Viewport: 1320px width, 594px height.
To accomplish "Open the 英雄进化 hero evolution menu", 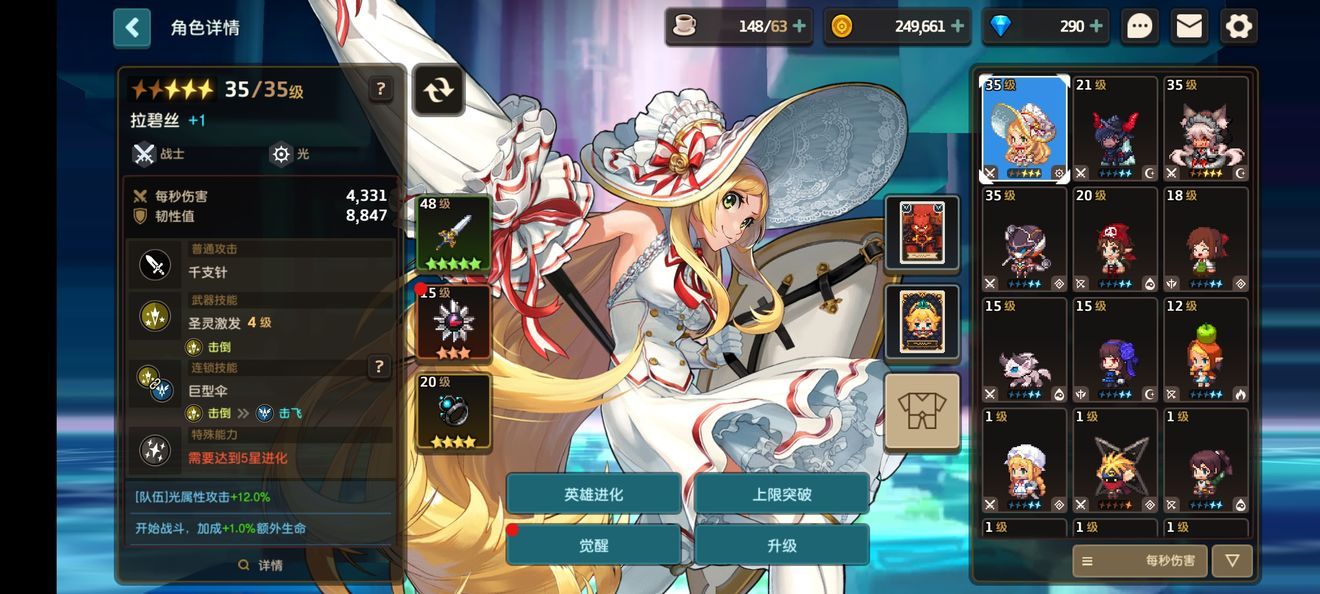I will point(593,495).
